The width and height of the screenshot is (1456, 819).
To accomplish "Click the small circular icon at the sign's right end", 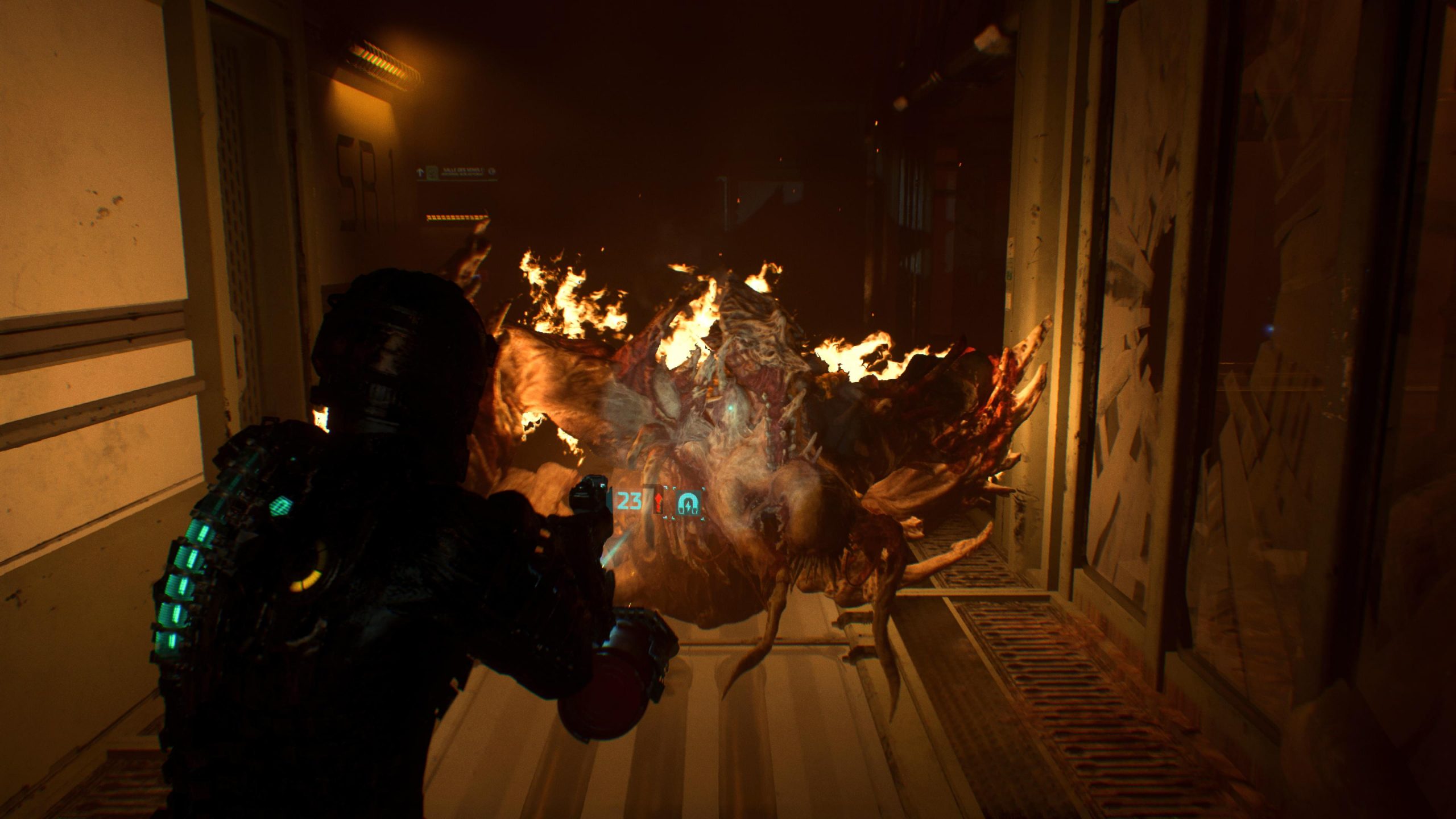I will point(491,171).
